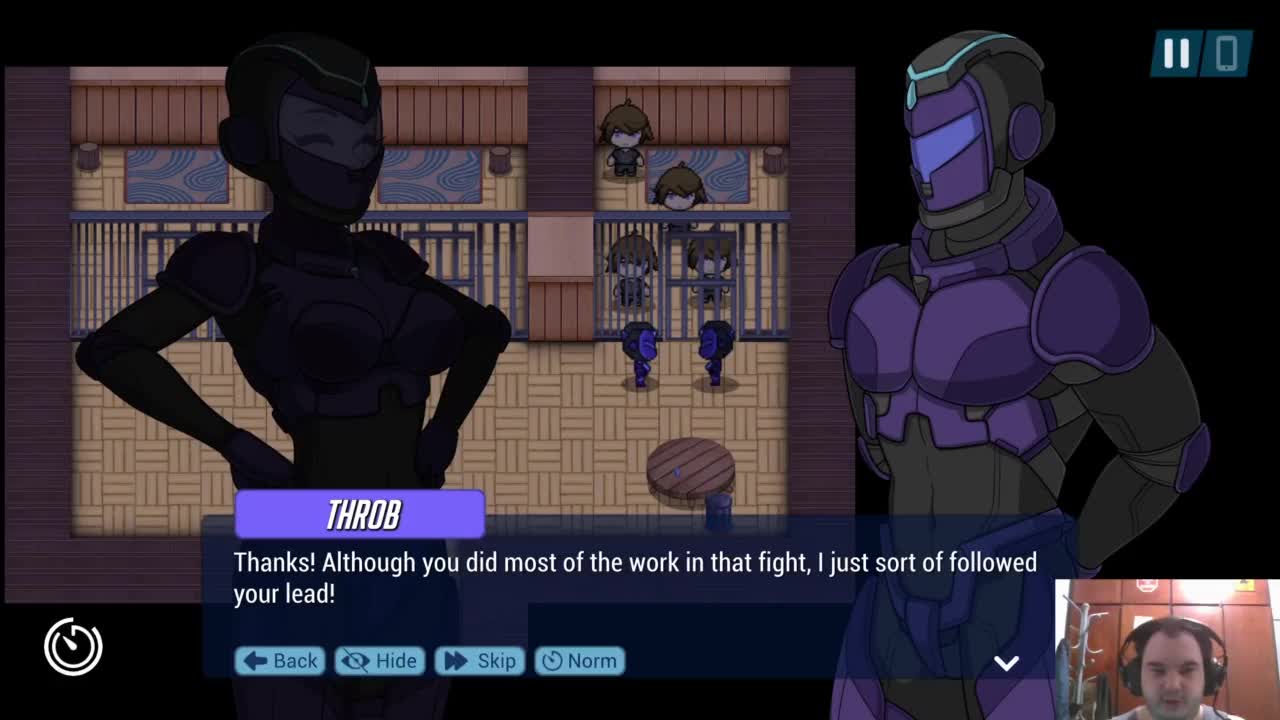Pause the game
The height and width of the screenshot is (720, 1280).
tap(1176, 53)
